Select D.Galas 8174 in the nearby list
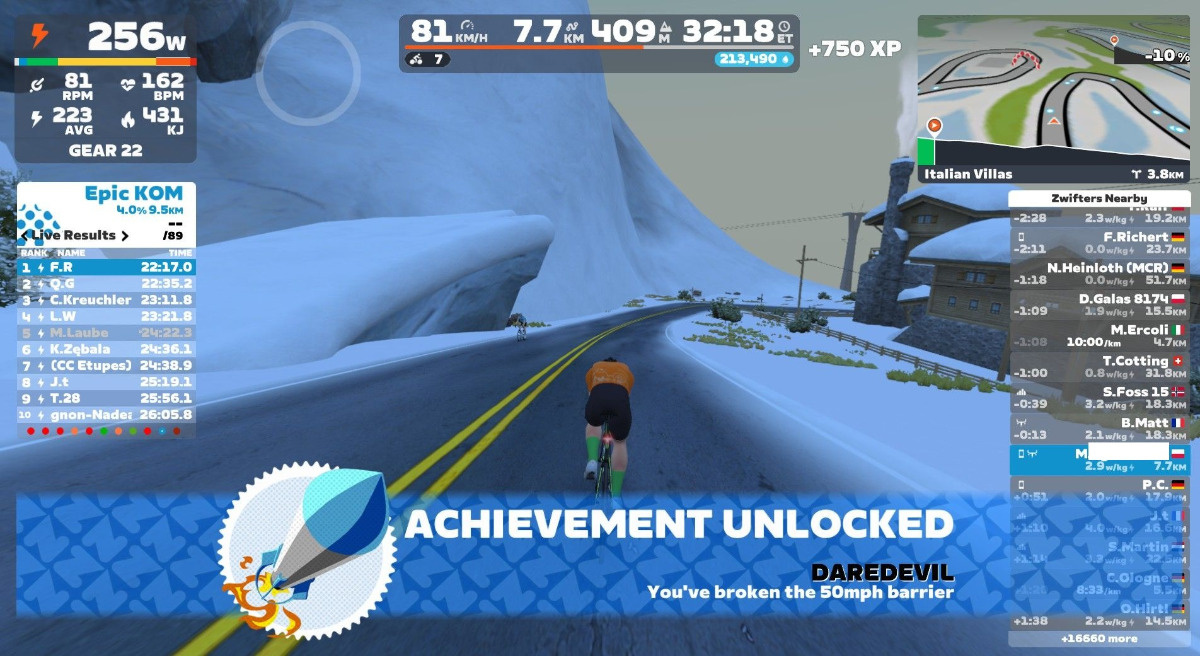Viewport: 1200px width, 656px height. coord(1099,305)
